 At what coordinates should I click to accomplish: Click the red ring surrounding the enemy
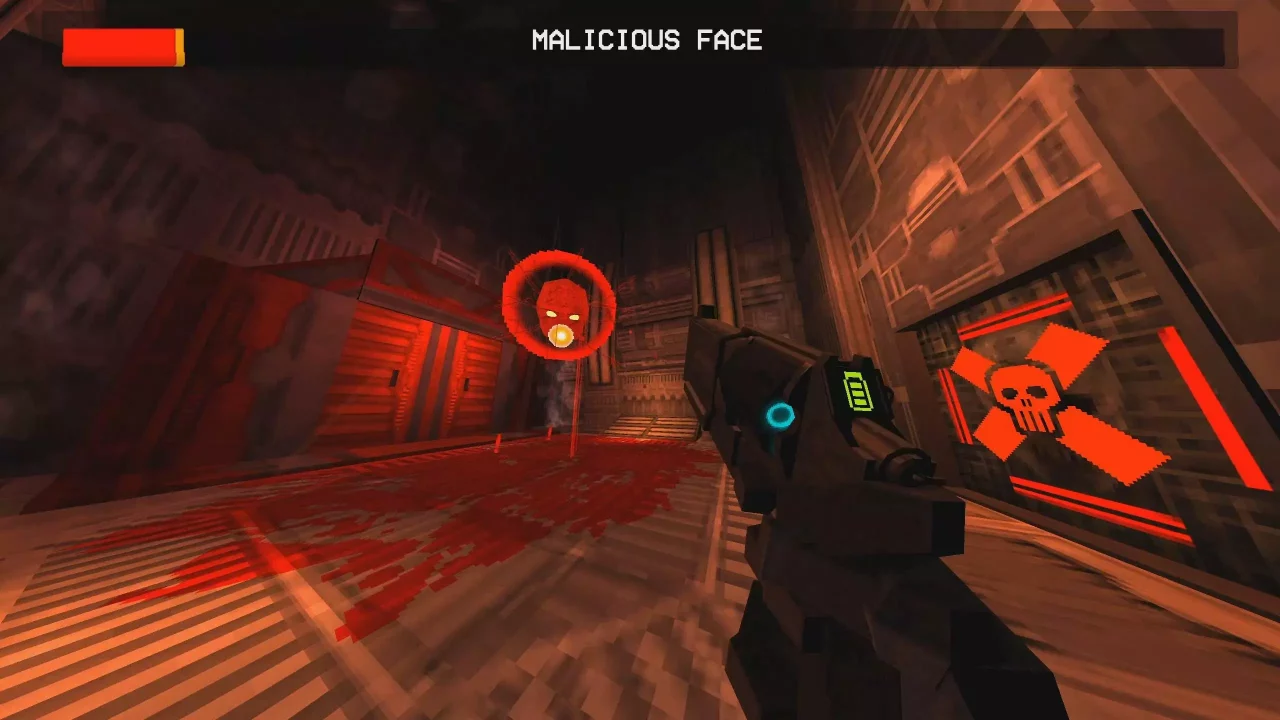point(558,260)
